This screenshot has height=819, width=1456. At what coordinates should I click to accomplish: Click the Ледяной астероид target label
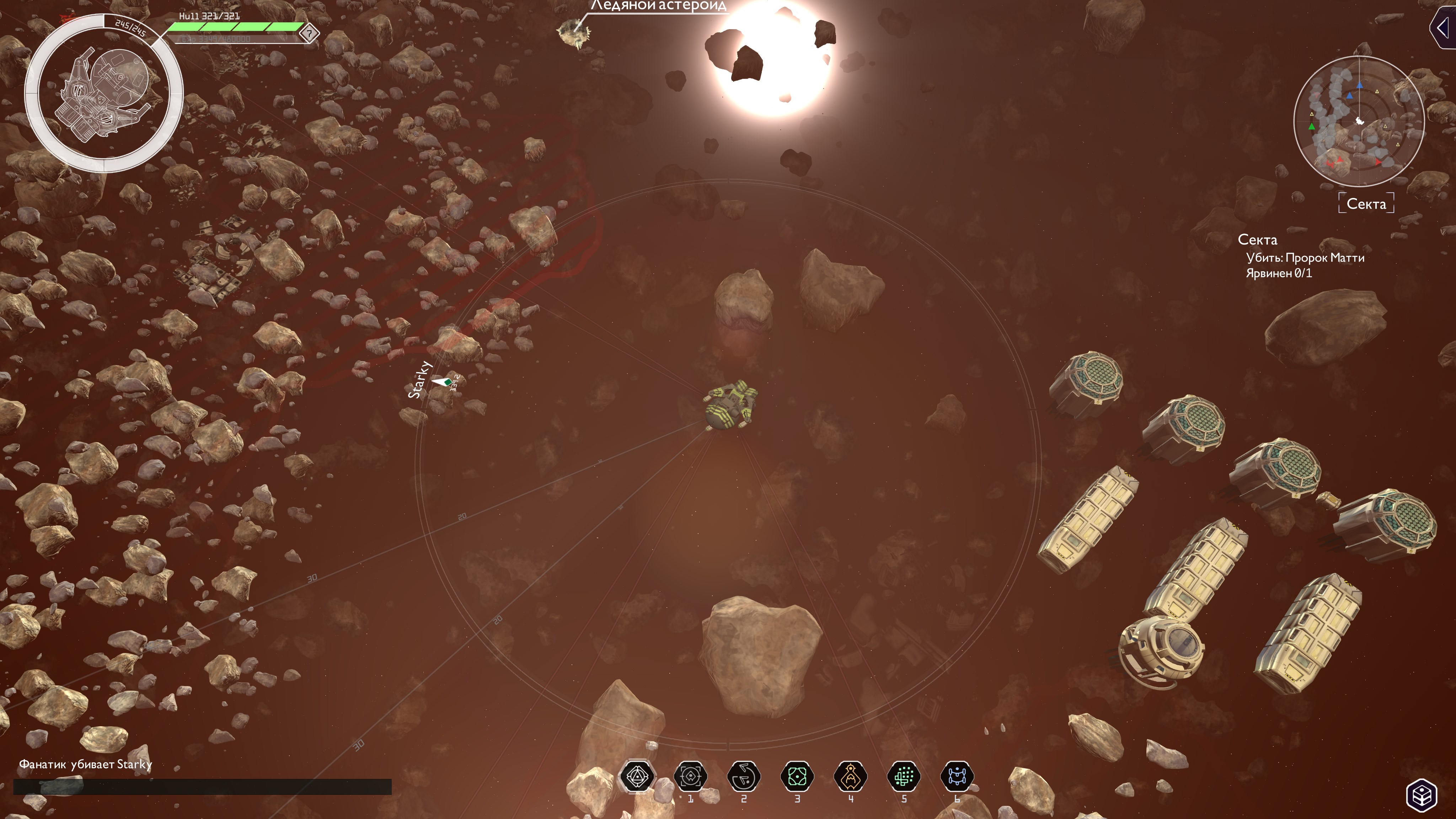(658, 6)
